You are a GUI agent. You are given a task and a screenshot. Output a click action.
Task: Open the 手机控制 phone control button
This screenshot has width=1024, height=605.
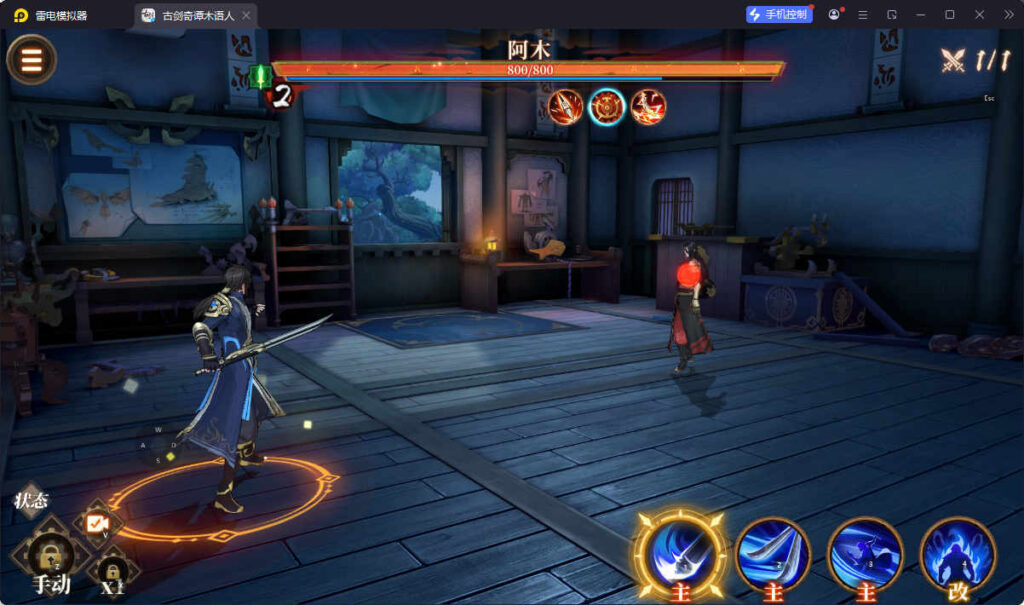779,15
